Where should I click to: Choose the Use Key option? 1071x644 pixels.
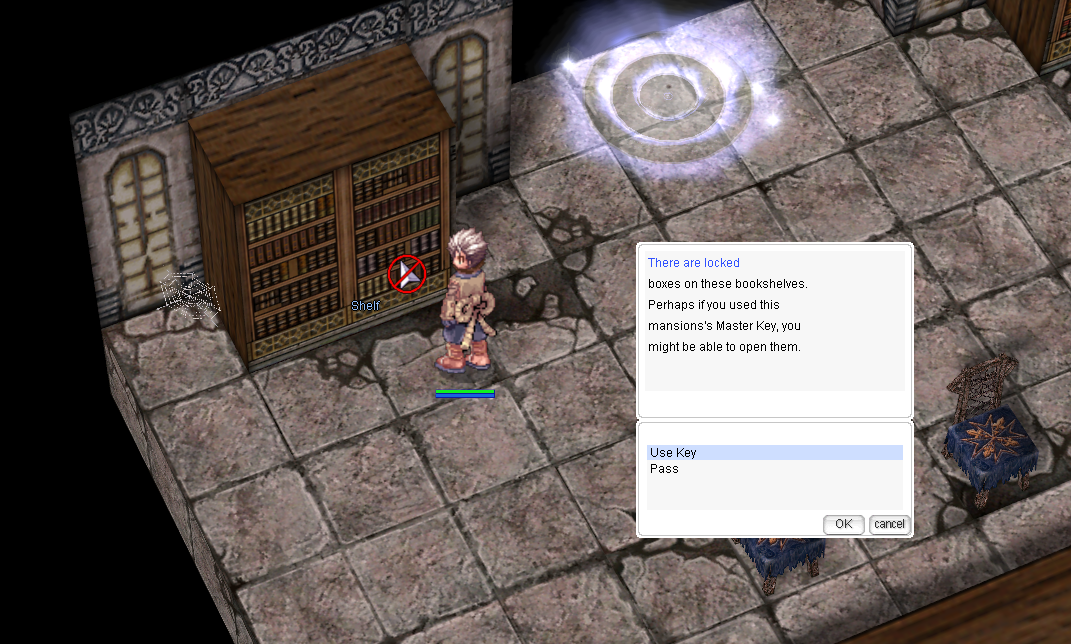[673, 453]
